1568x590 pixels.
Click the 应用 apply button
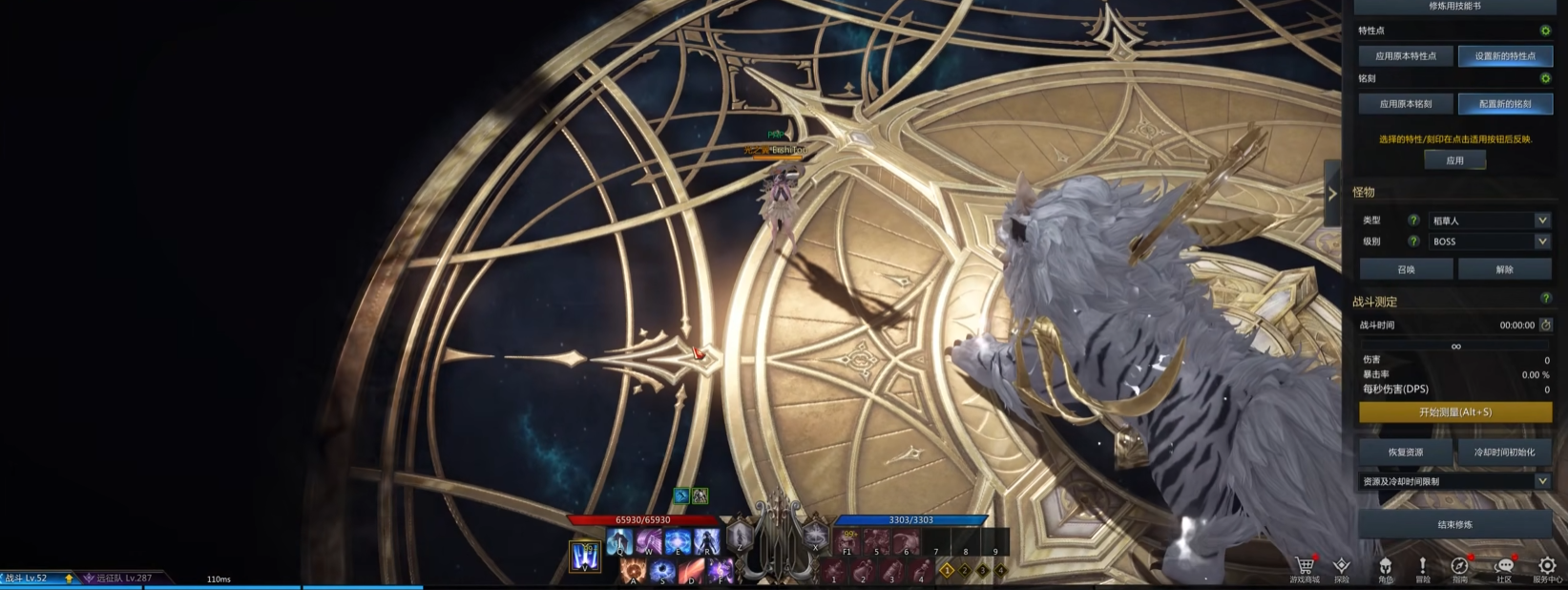[1454, 160]
